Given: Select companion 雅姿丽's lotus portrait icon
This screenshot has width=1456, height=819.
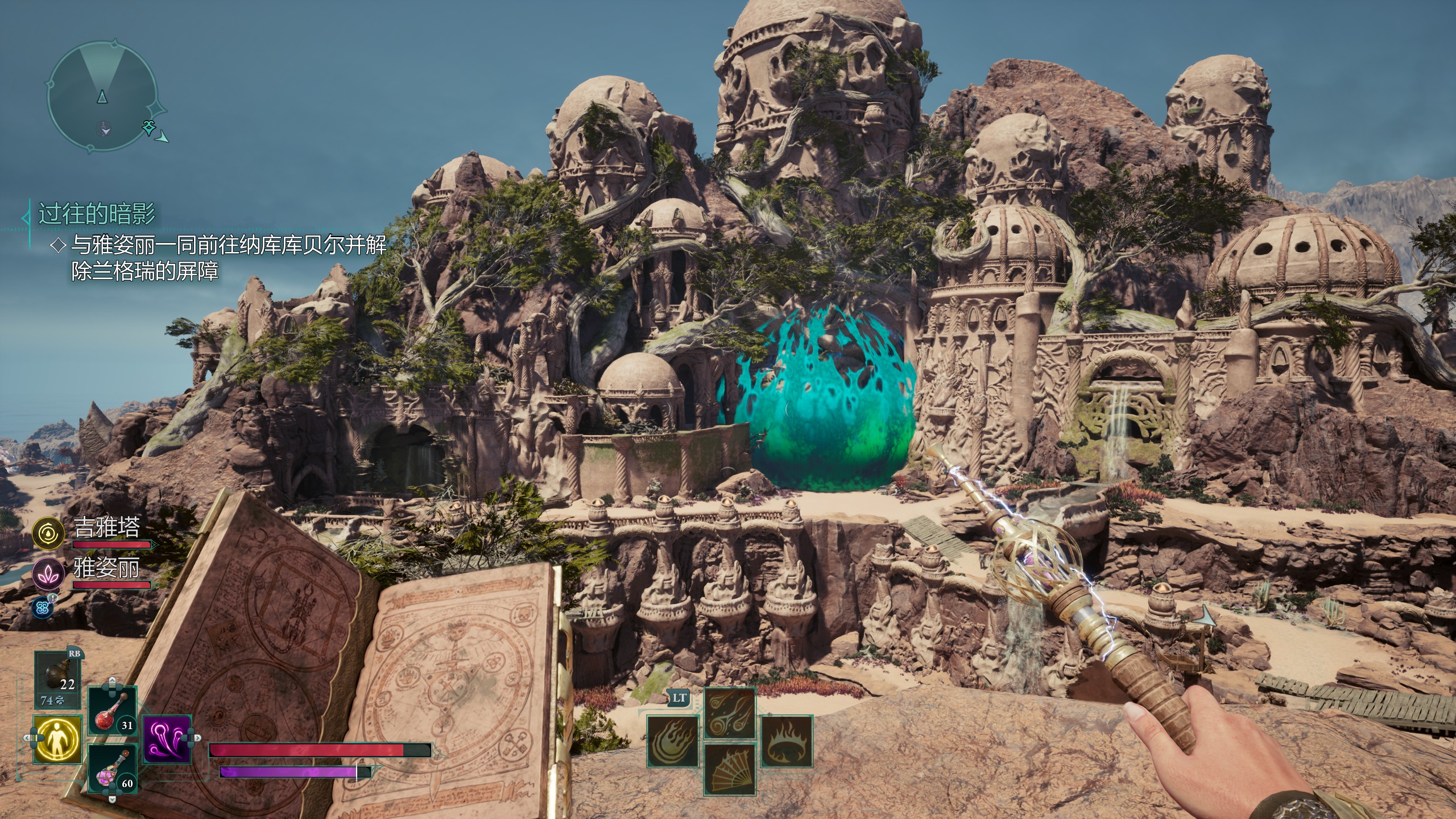Looking at the screenshot, I should click(x=49, y=573).
